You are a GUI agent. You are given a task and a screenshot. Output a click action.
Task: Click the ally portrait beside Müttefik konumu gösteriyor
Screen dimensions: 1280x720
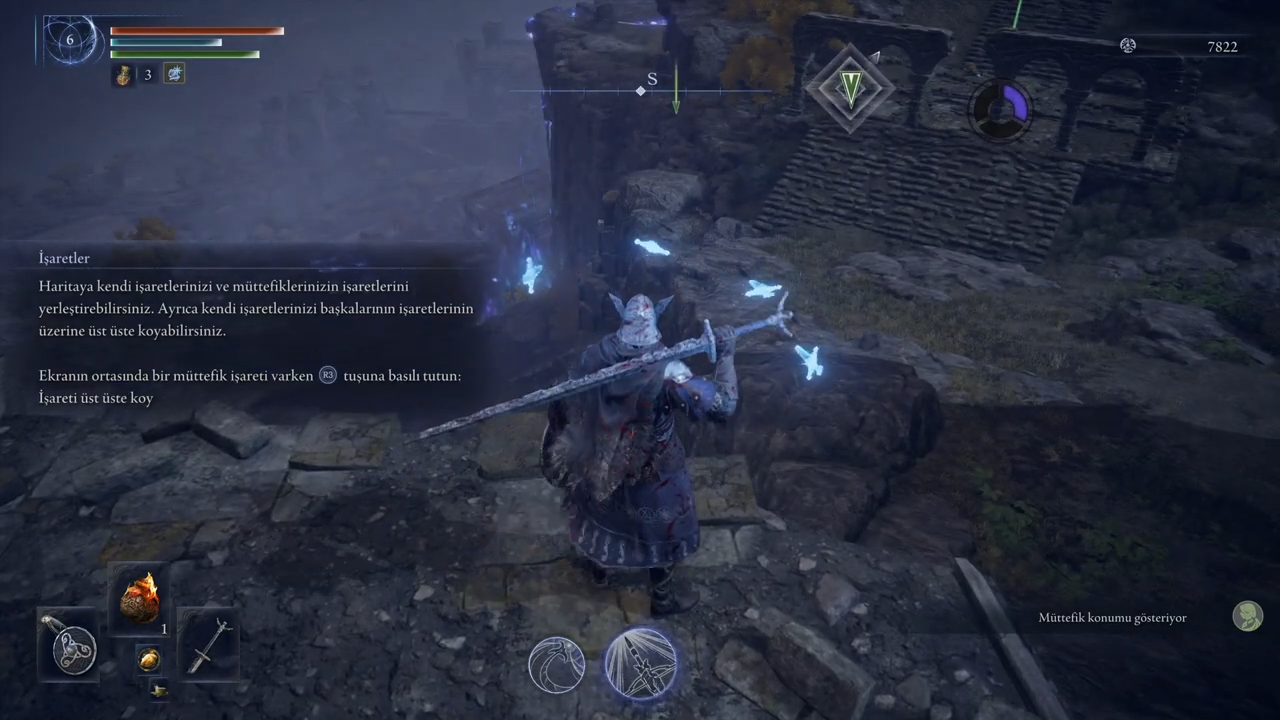1247,616
